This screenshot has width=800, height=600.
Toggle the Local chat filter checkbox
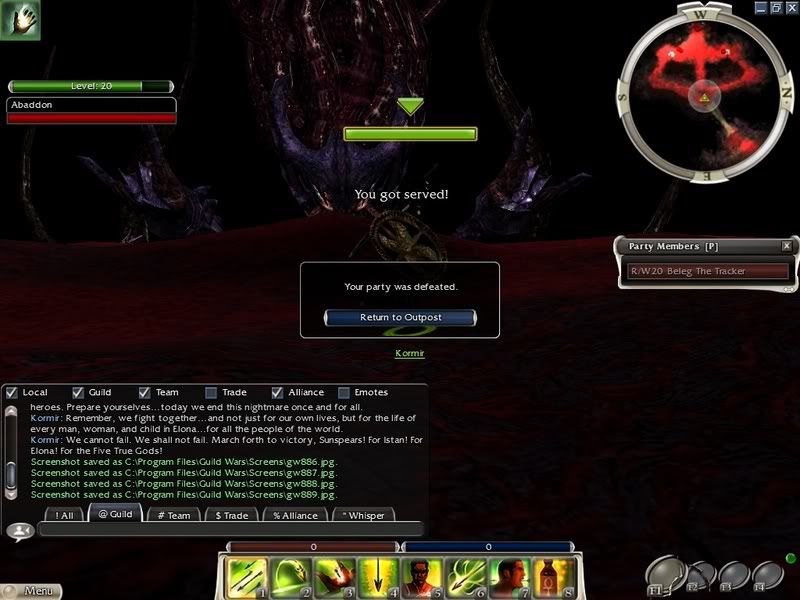(12, 392)
